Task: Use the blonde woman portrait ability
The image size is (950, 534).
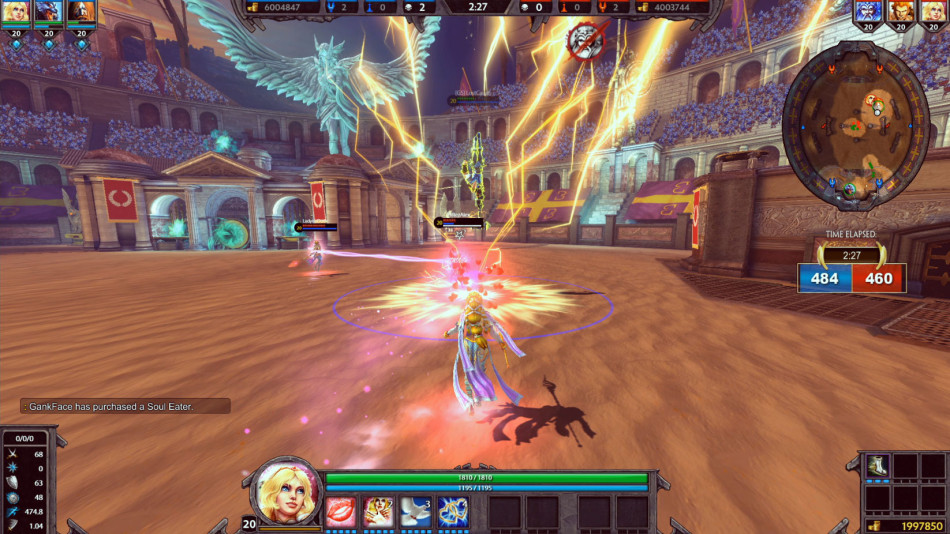Action: [378, 512]
